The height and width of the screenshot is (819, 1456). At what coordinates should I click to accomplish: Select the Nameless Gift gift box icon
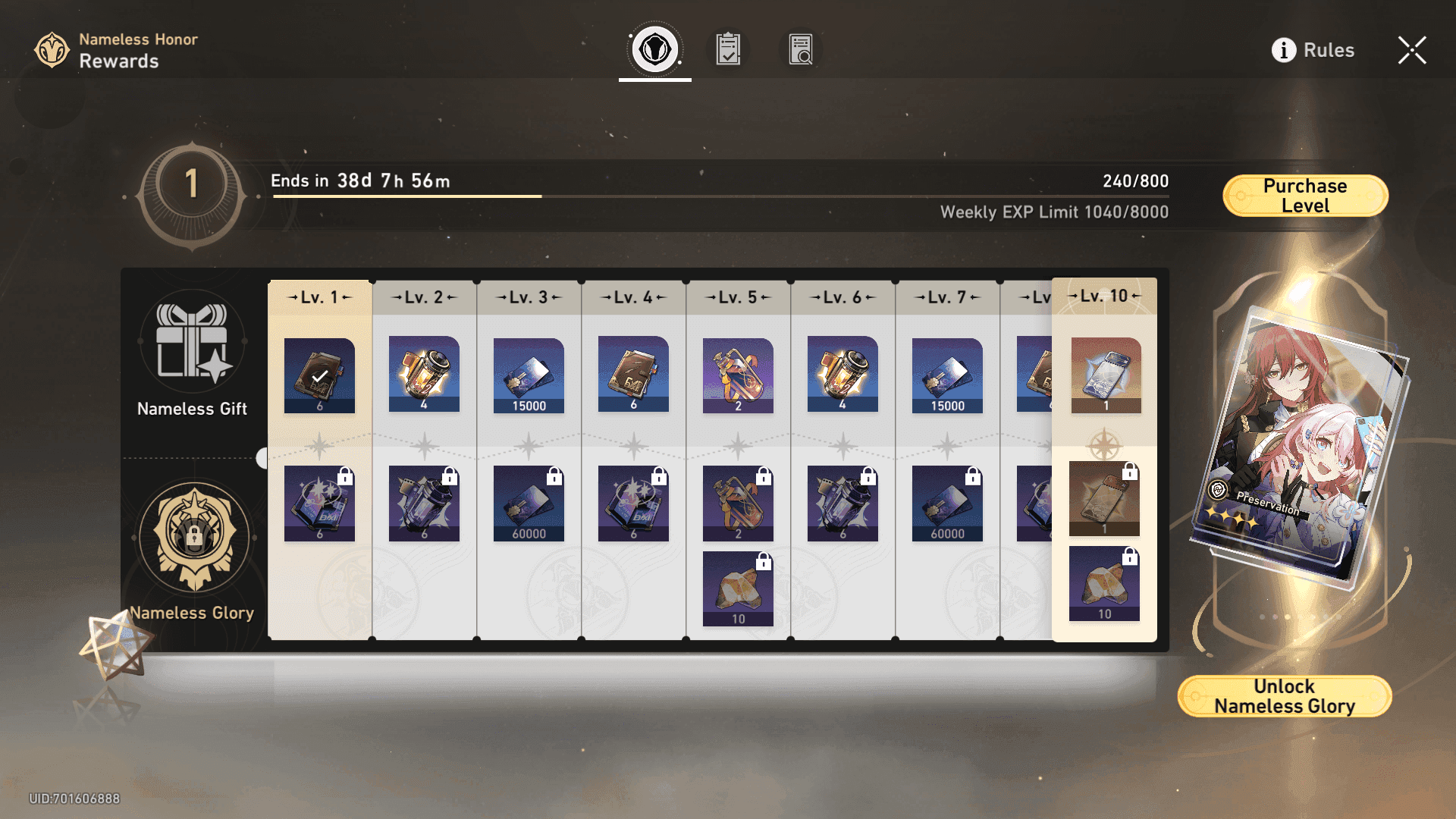[x=193, y=341]
